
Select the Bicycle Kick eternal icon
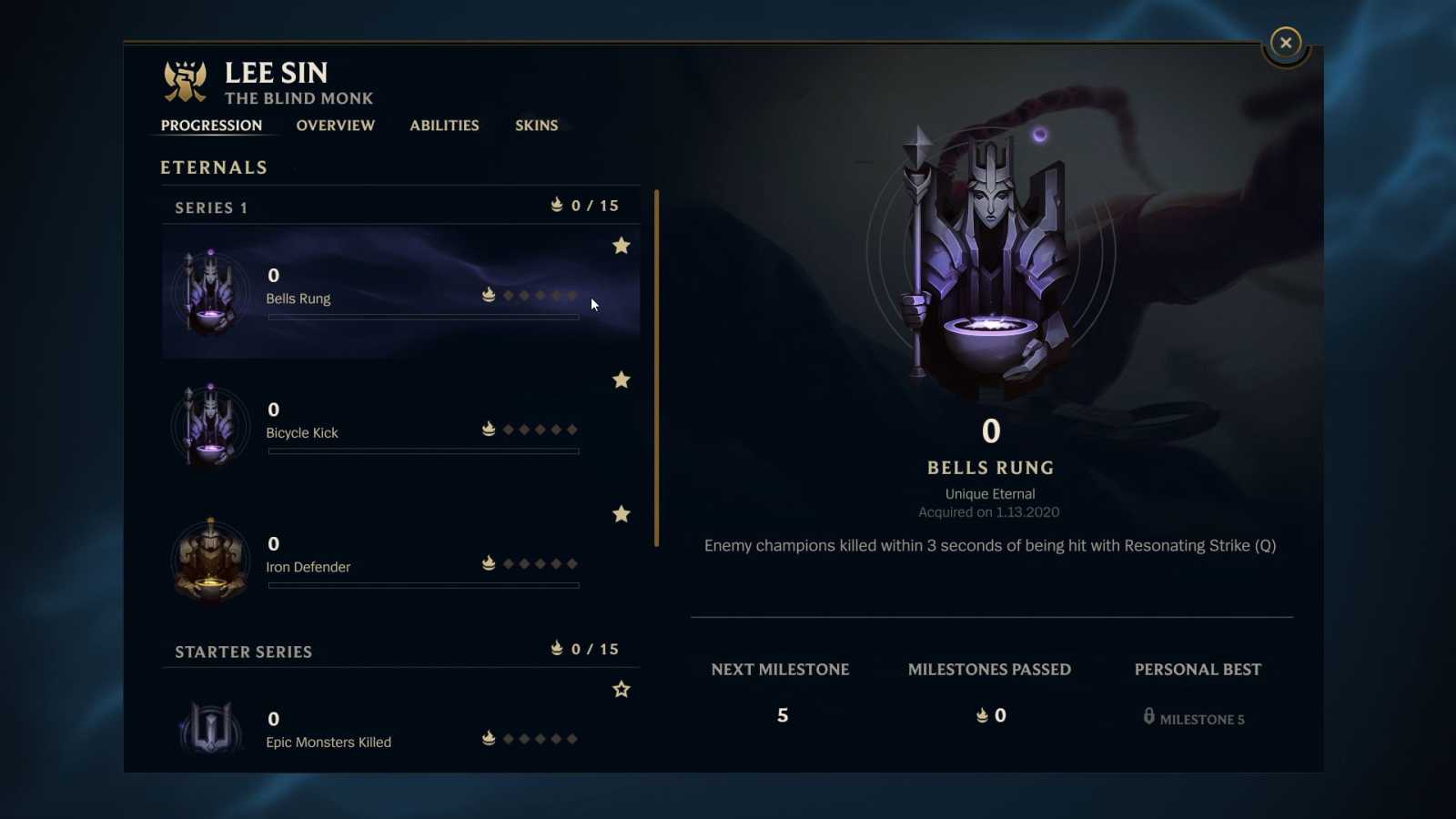click(x=211, y=424)
